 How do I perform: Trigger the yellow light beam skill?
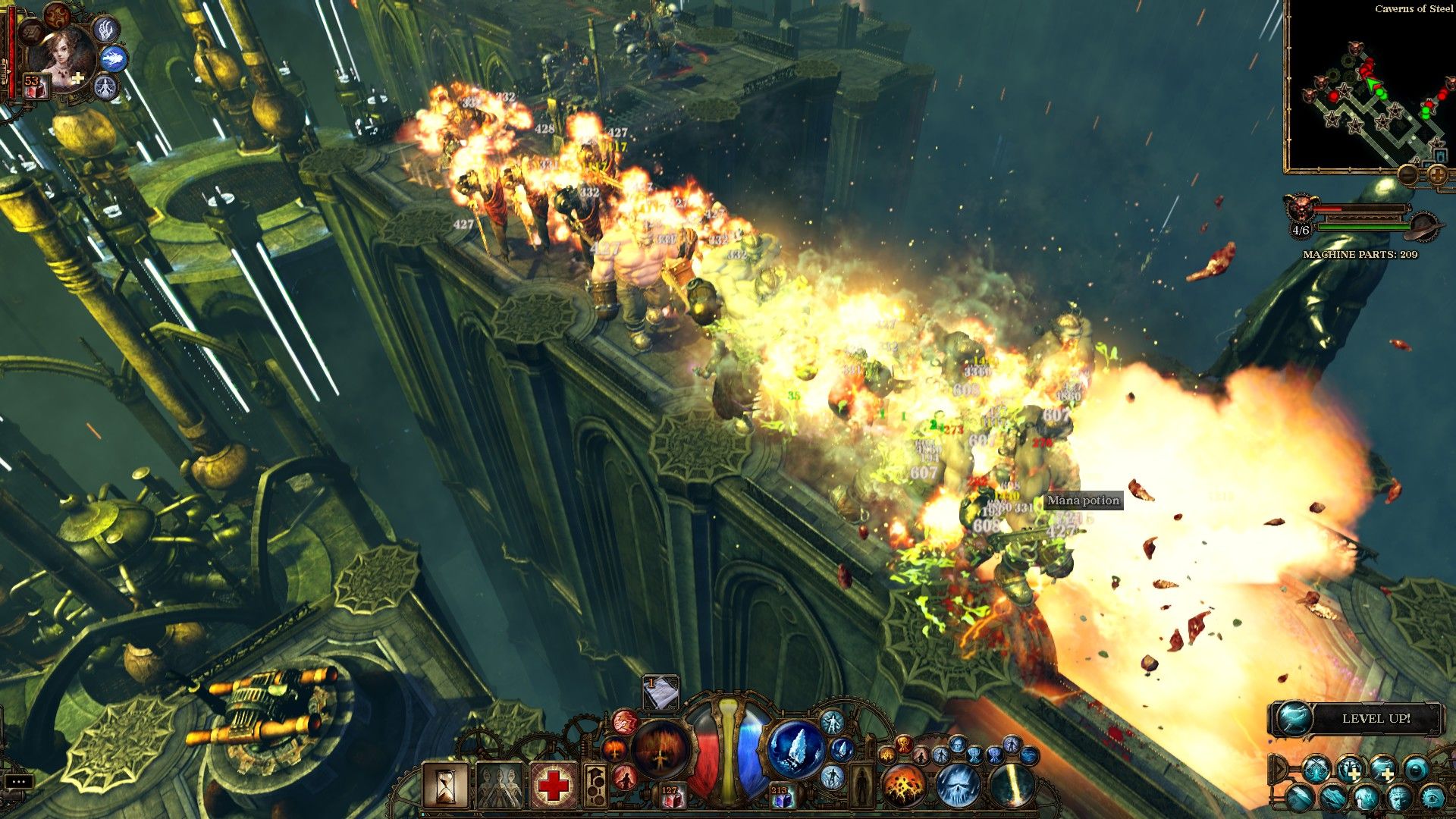click(x=1012, y=786)
